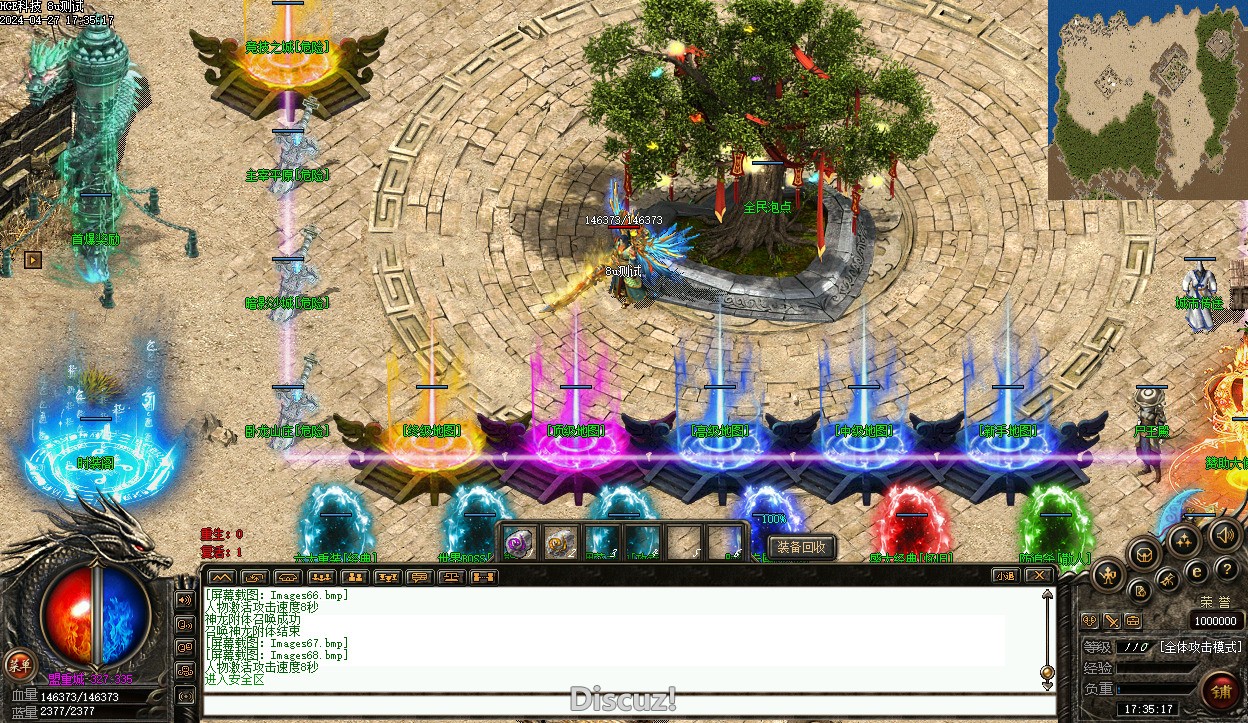The height and width of the screenshot is (723, 1248).
Task: Select the purple scroll hotbar slot
Action: (518, 542)
